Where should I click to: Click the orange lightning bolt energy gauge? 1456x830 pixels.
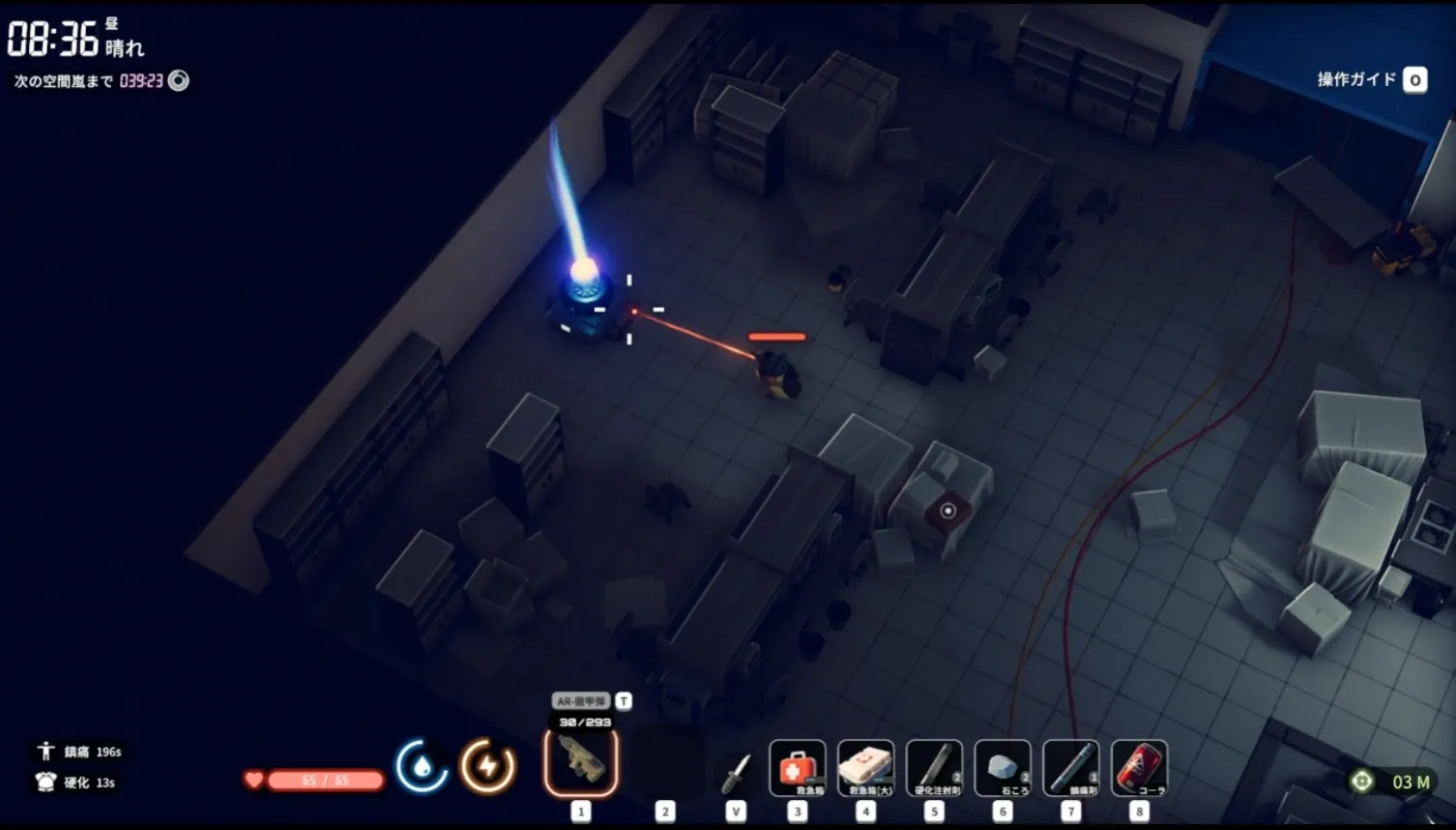(x=487, y=766)
